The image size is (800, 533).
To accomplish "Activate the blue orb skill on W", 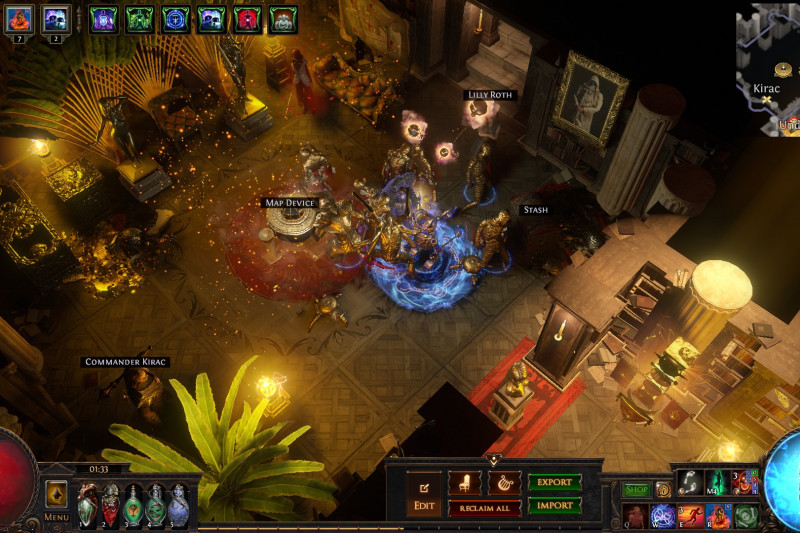I will click(x=663, y=516).
